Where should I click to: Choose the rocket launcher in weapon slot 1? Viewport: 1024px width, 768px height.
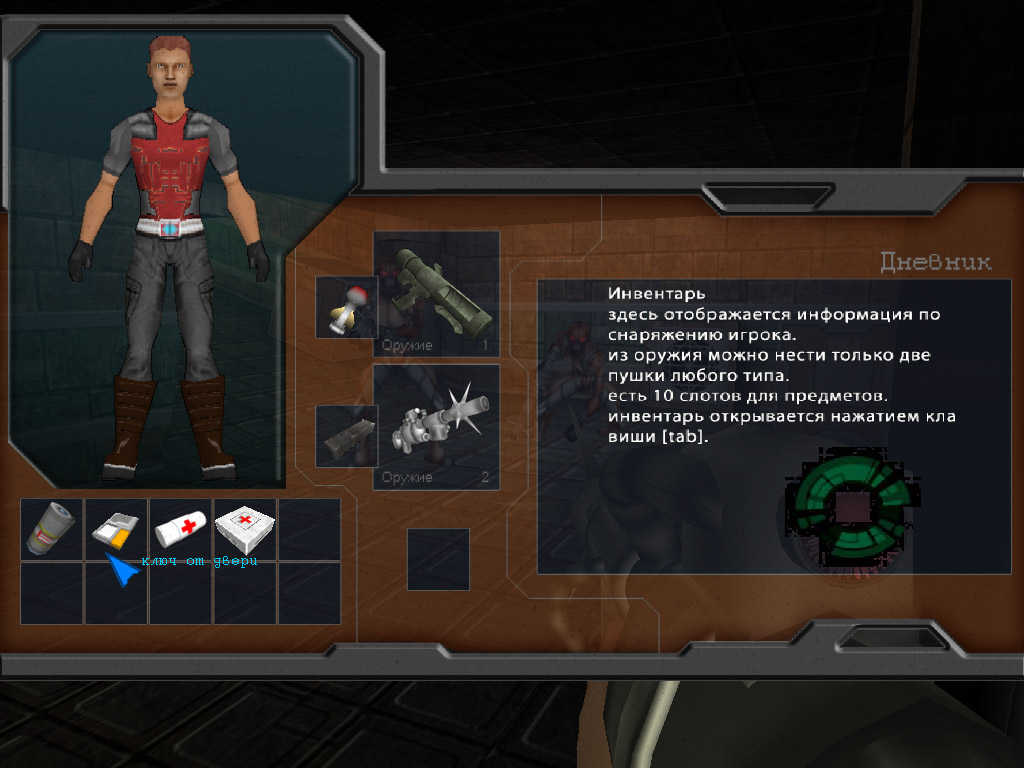pyautogui.click(x=436, y=294)
